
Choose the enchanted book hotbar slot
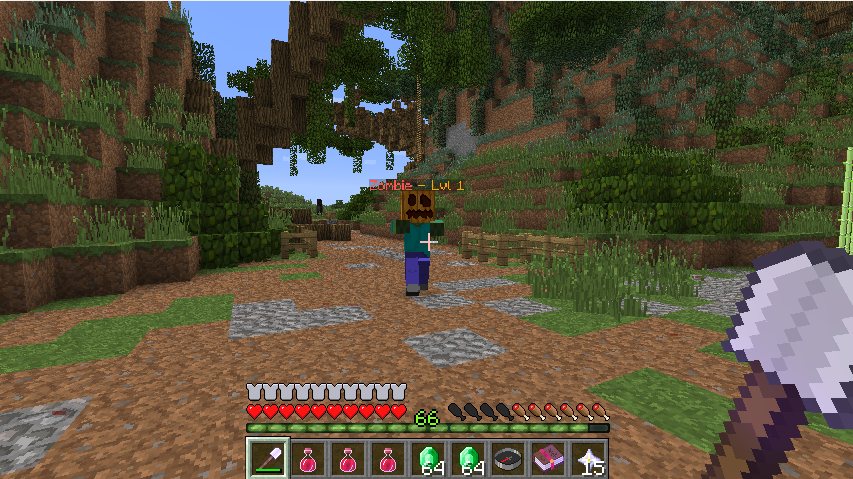point(548,458)
